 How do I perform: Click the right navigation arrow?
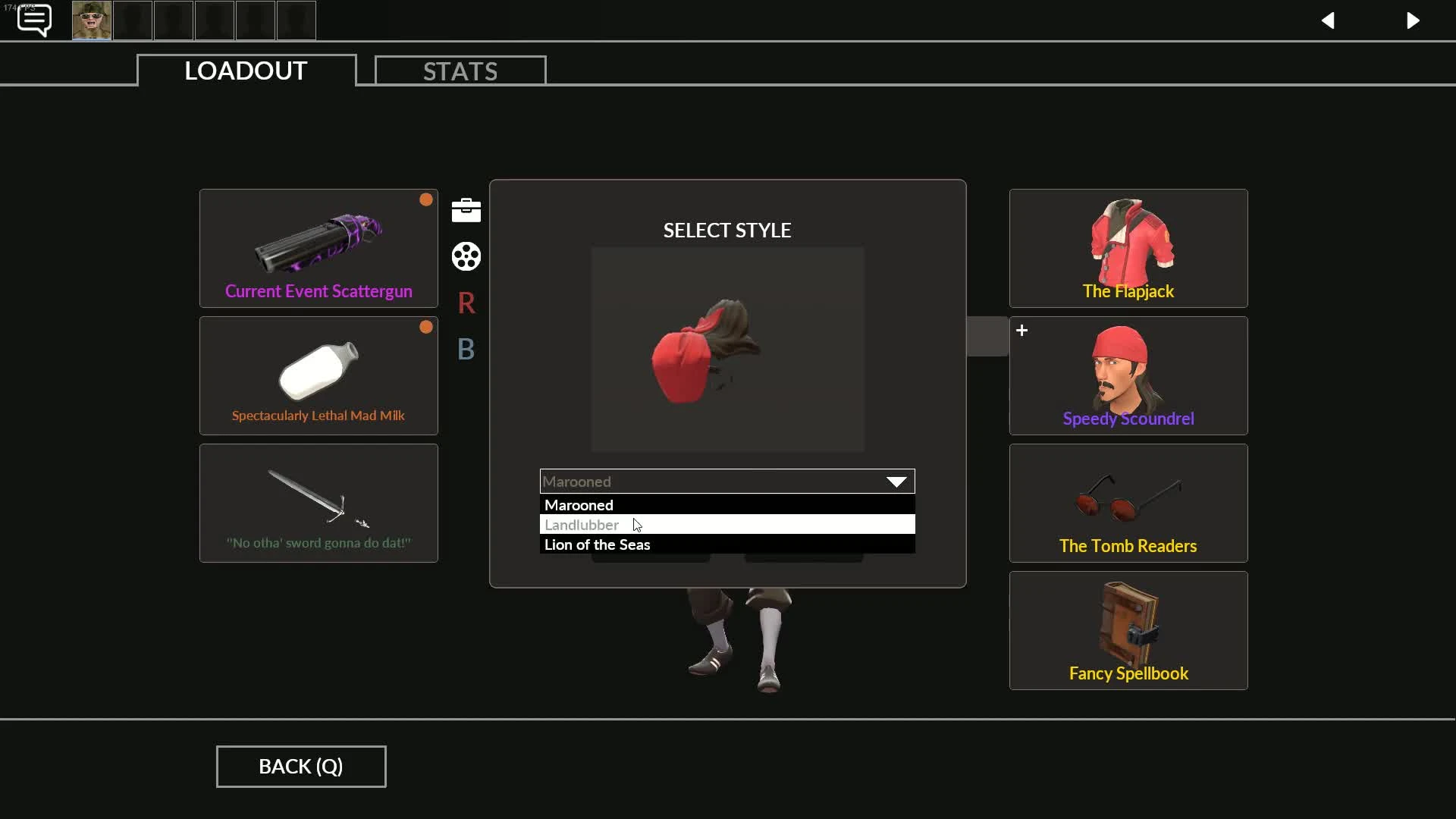pyautogui.click(x=1414, y=20)
